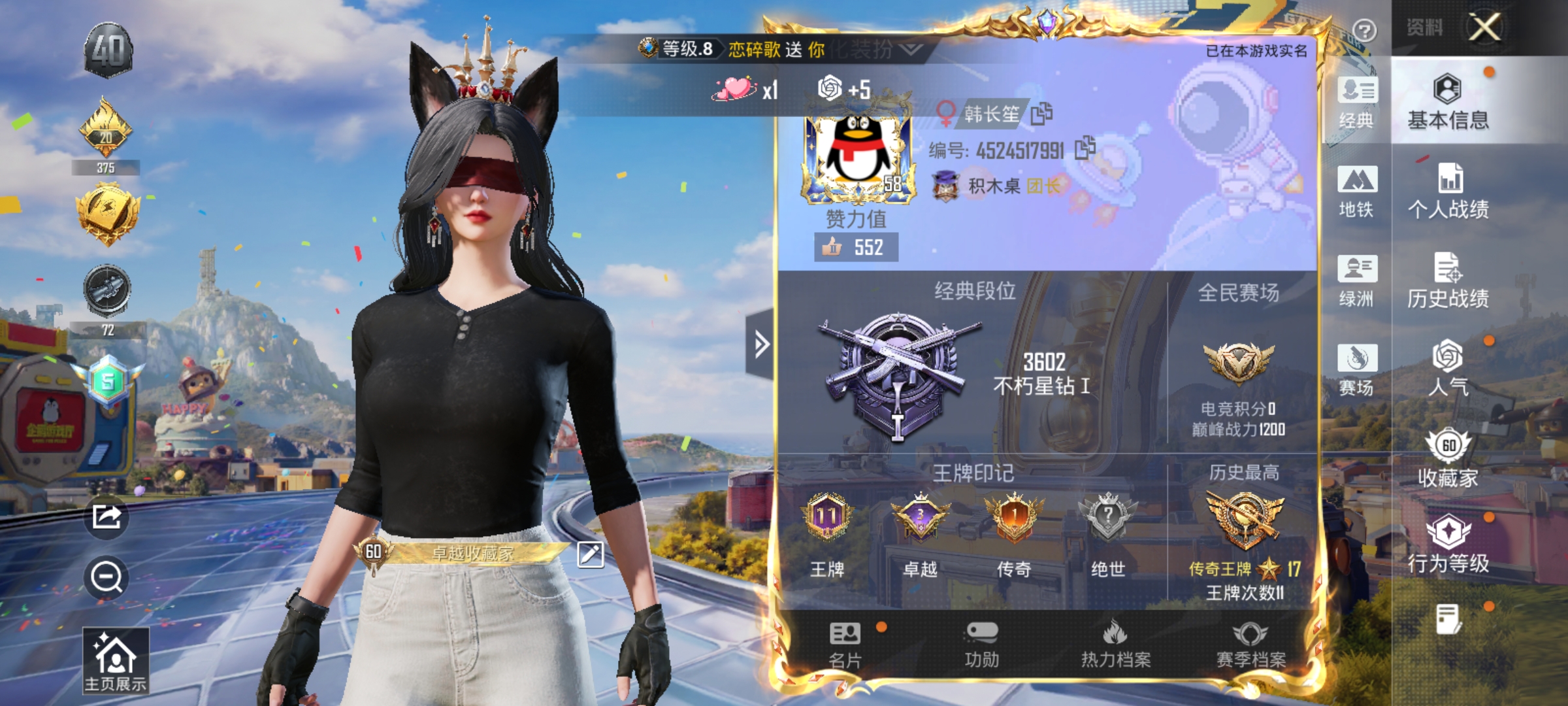Viewport: 1568px width, 706px height.
Task: Click the 375 progress indicator
Action: (106, 167)
